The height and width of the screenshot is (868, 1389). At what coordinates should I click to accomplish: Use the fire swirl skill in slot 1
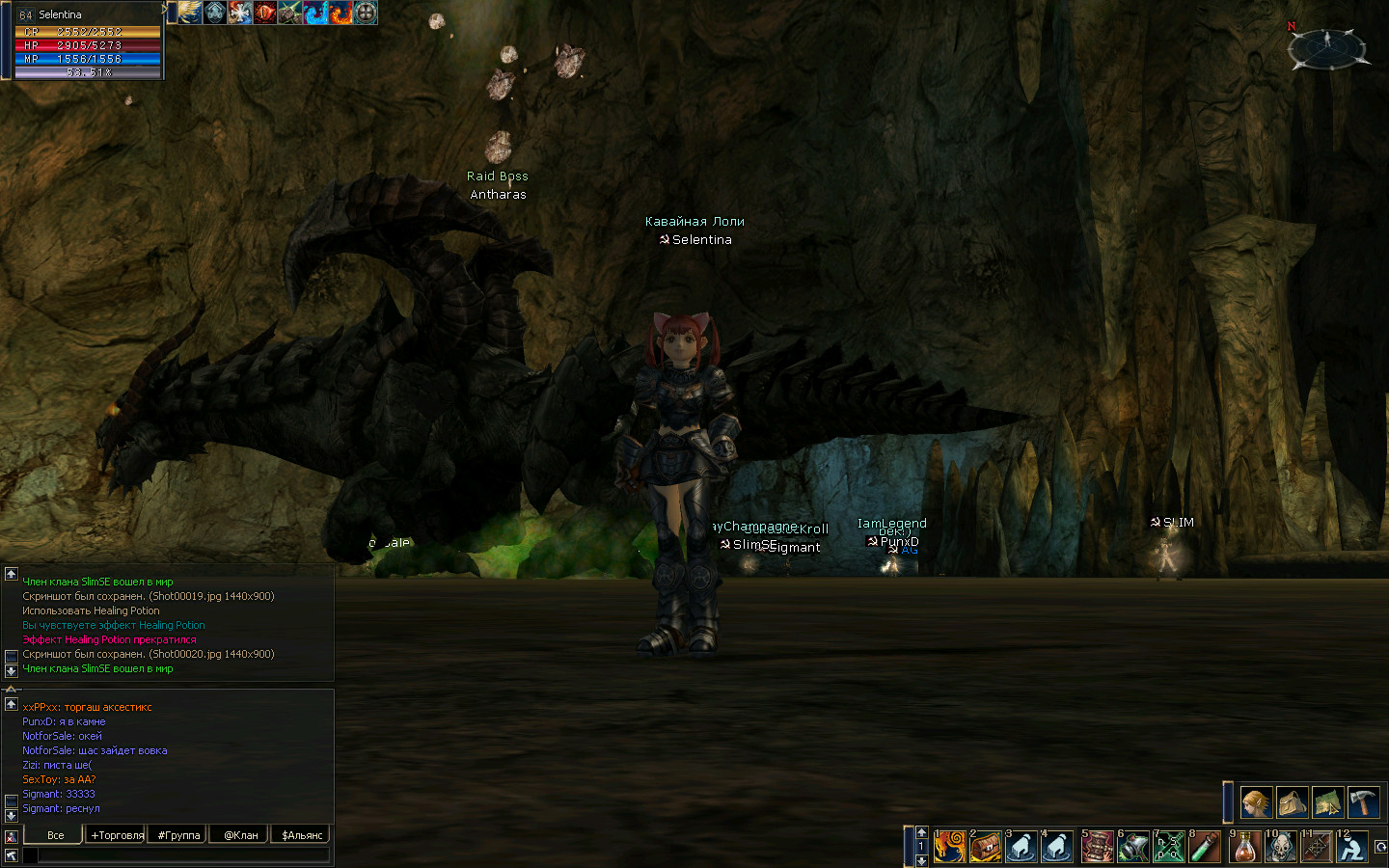point(950,847)
